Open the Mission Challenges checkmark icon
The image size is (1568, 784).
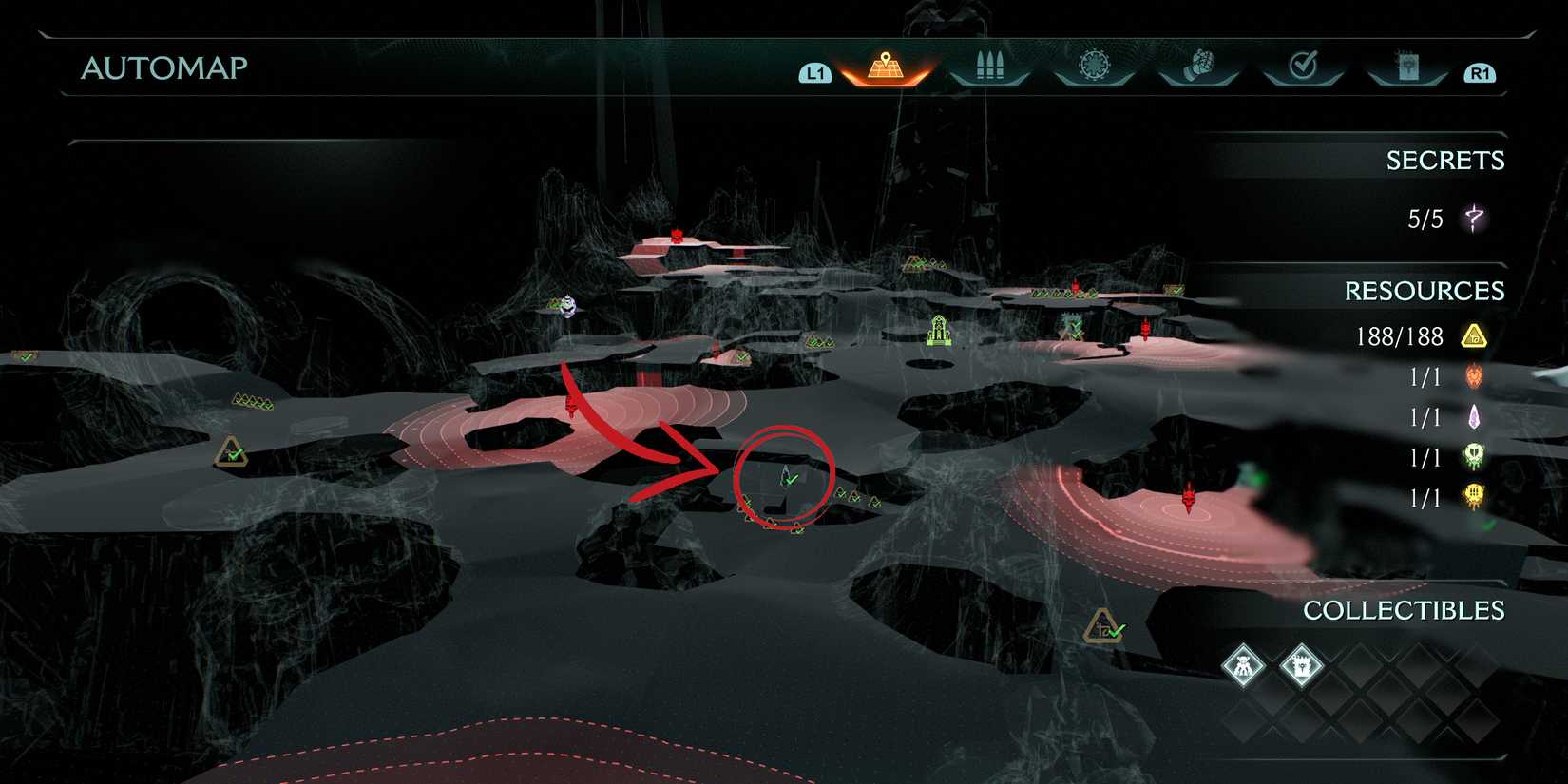point(1303,65)
